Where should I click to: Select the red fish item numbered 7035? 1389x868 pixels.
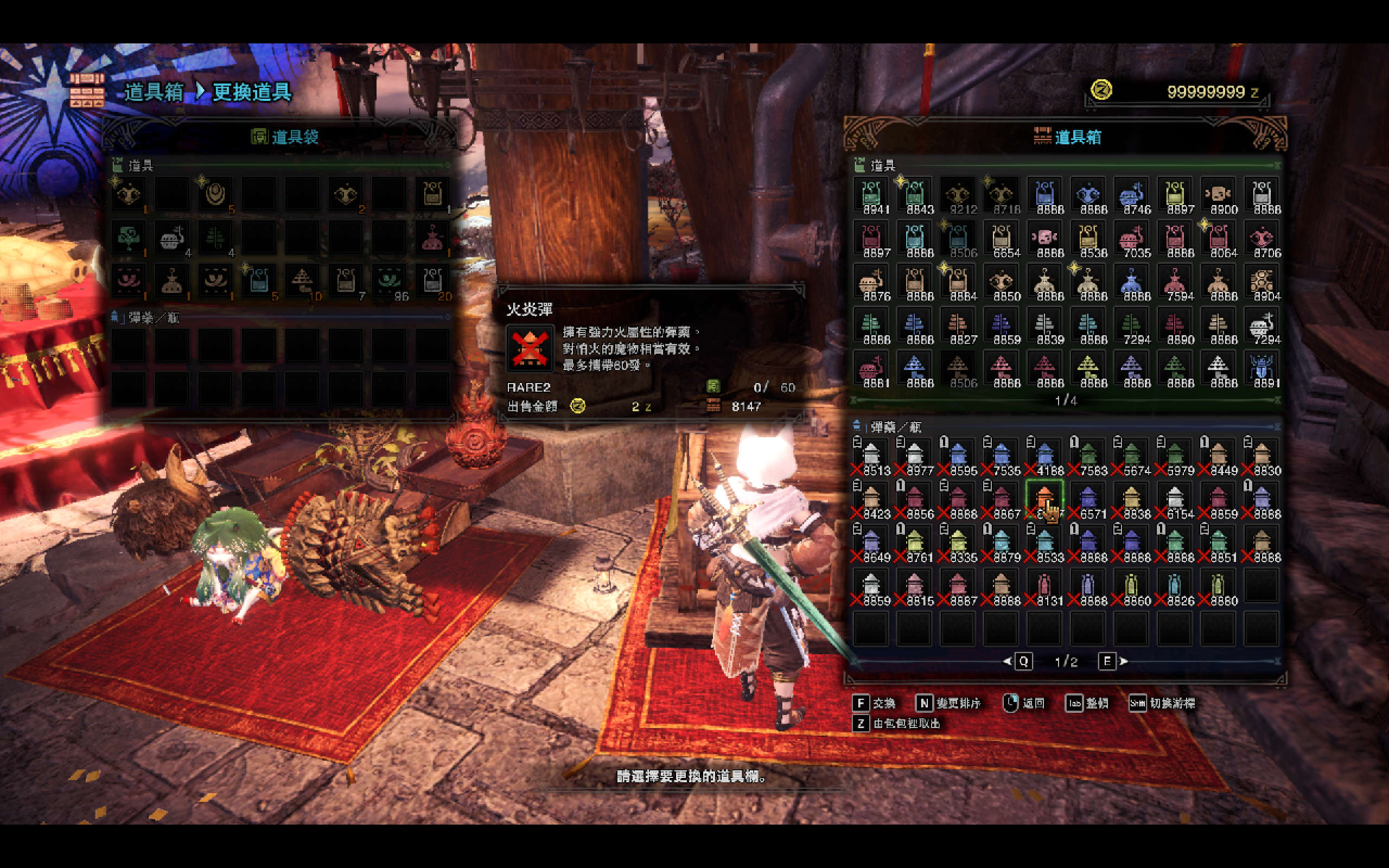1131,238
